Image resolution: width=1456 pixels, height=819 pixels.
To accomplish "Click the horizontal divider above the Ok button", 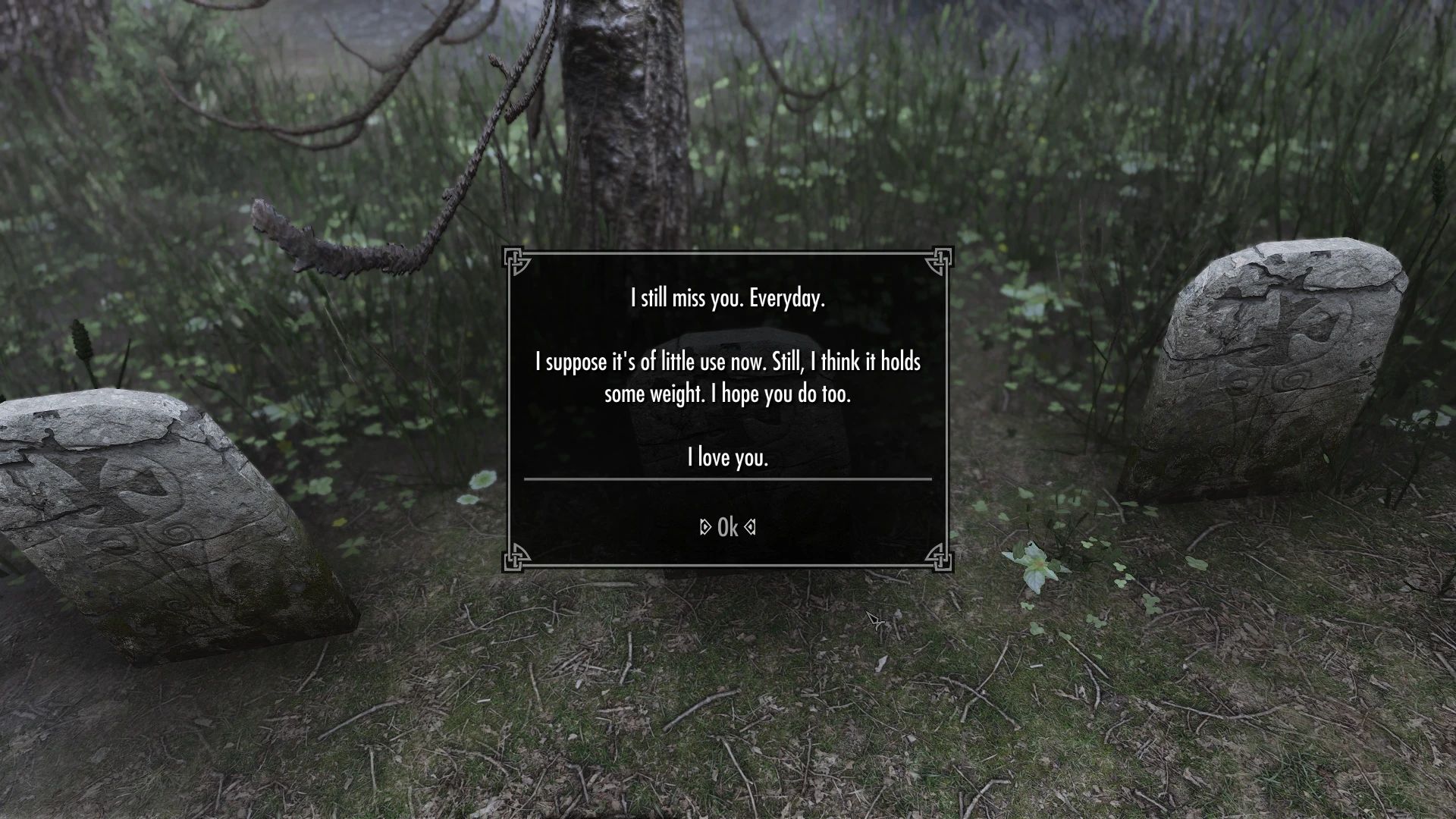I will (727, 480).
